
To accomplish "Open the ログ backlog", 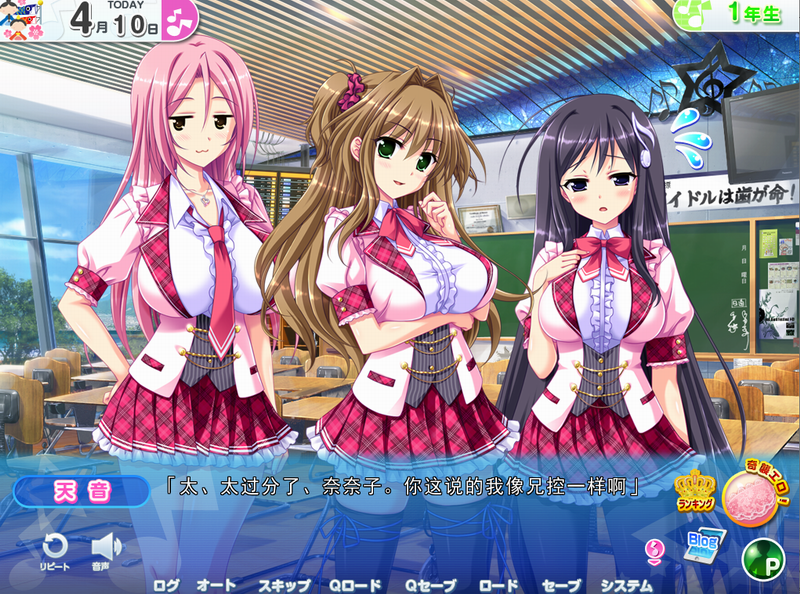I will point(166,585).
